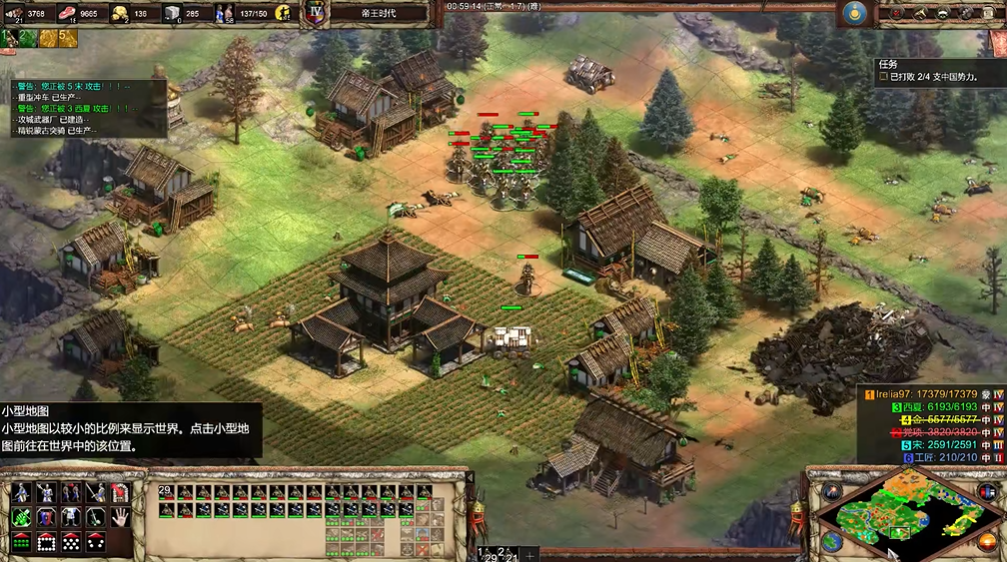This screenshot has width=1007, height=562.
Task: Click the Imperial Age IV emblem
Action: (314, 14)
